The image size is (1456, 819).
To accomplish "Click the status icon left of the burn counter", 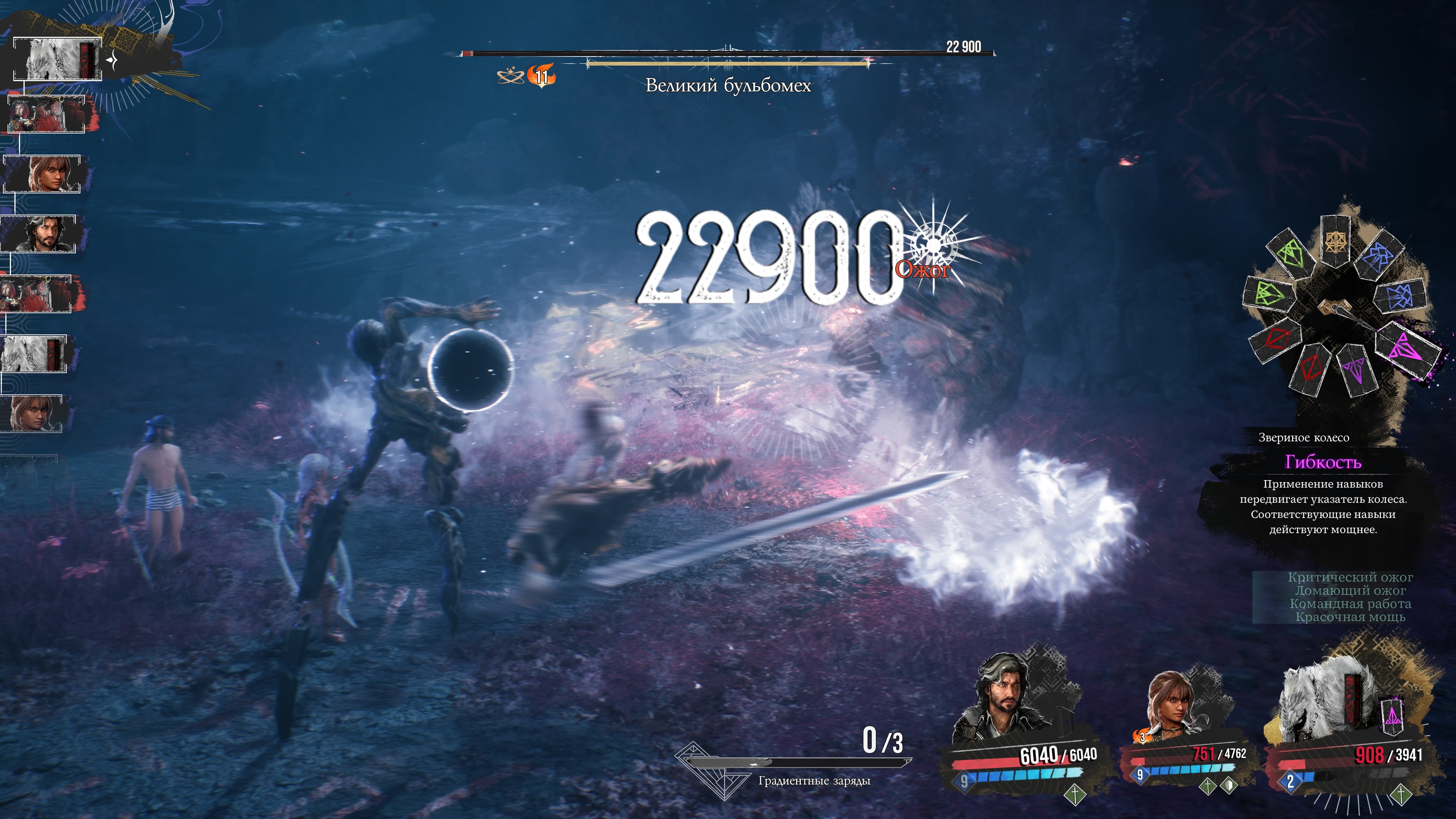I will pyautogui.click(x=510, y=76).
